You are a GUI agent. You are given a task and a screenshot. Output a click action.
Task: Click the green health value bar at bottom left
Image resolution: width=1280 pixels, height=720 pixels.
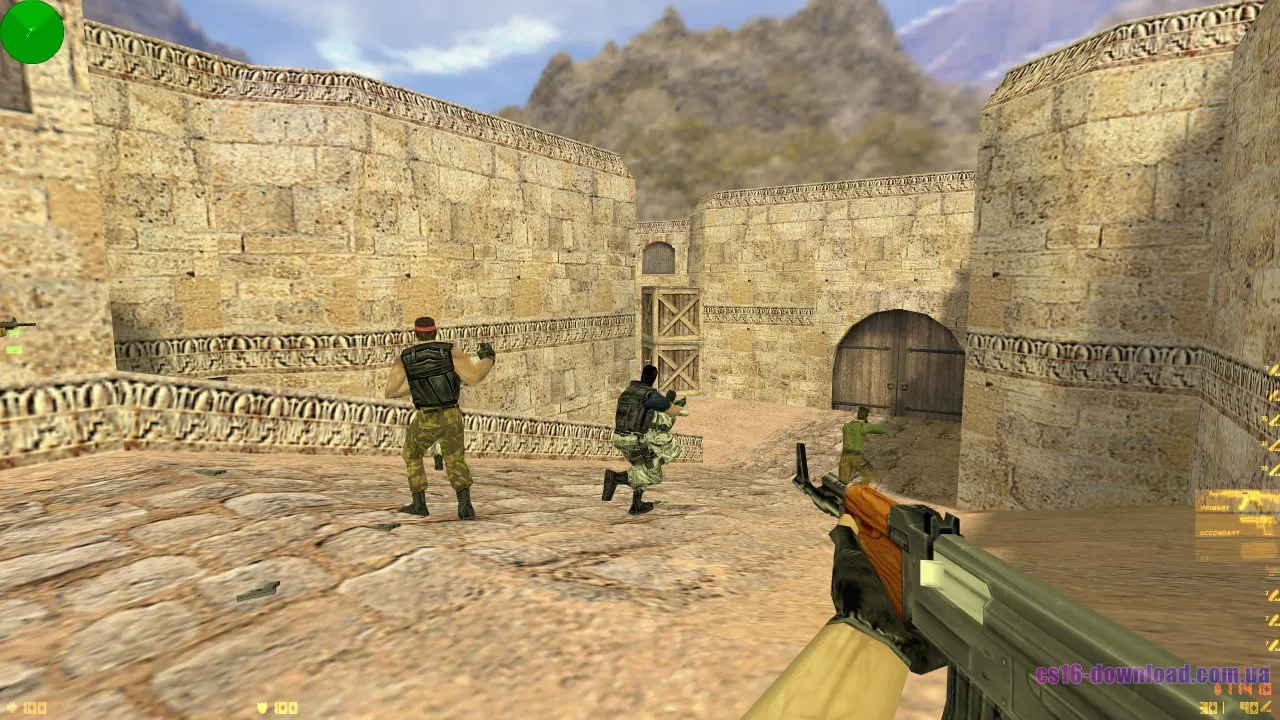pos(35,707)
